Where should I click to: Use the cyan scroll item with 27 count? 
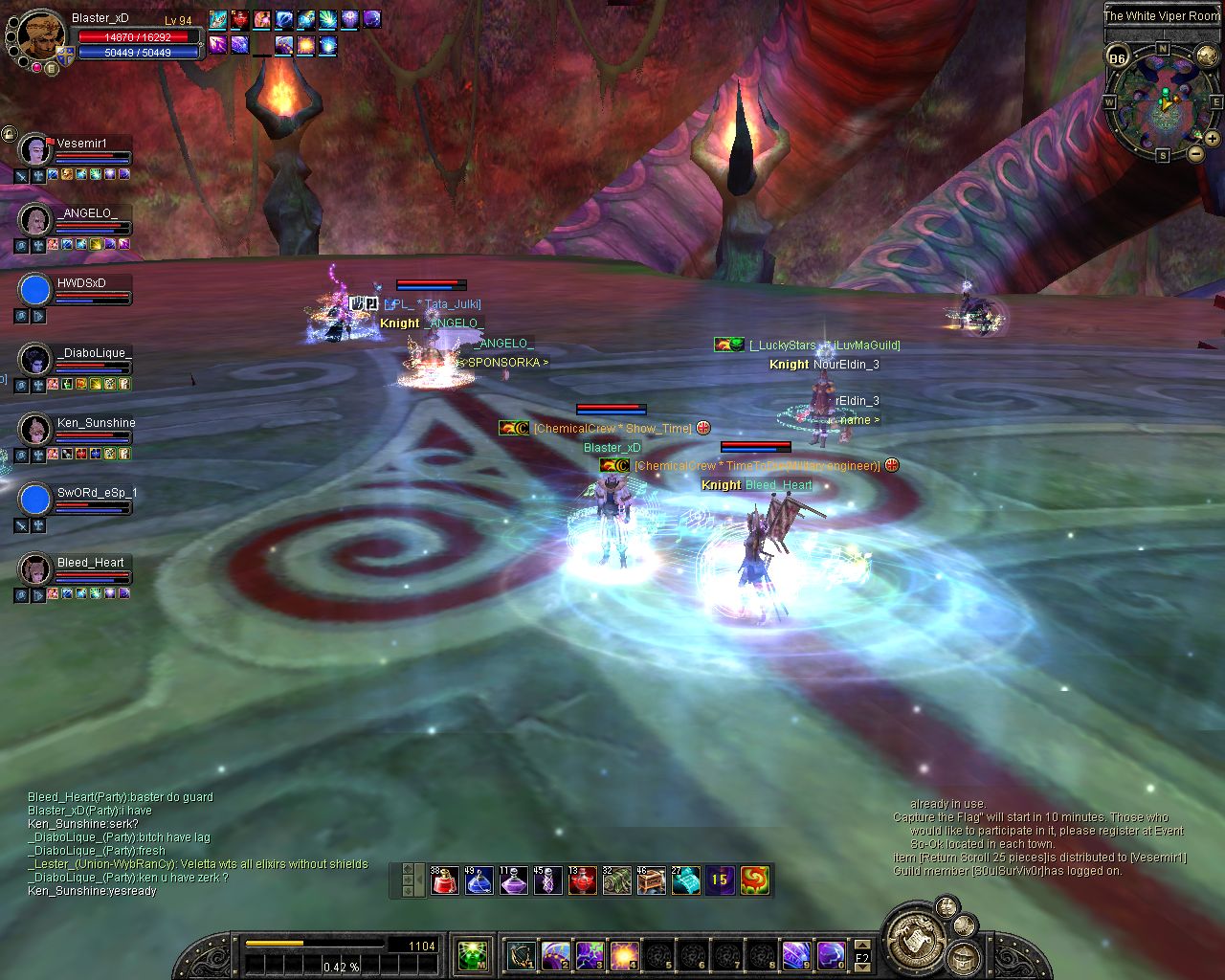685,880
